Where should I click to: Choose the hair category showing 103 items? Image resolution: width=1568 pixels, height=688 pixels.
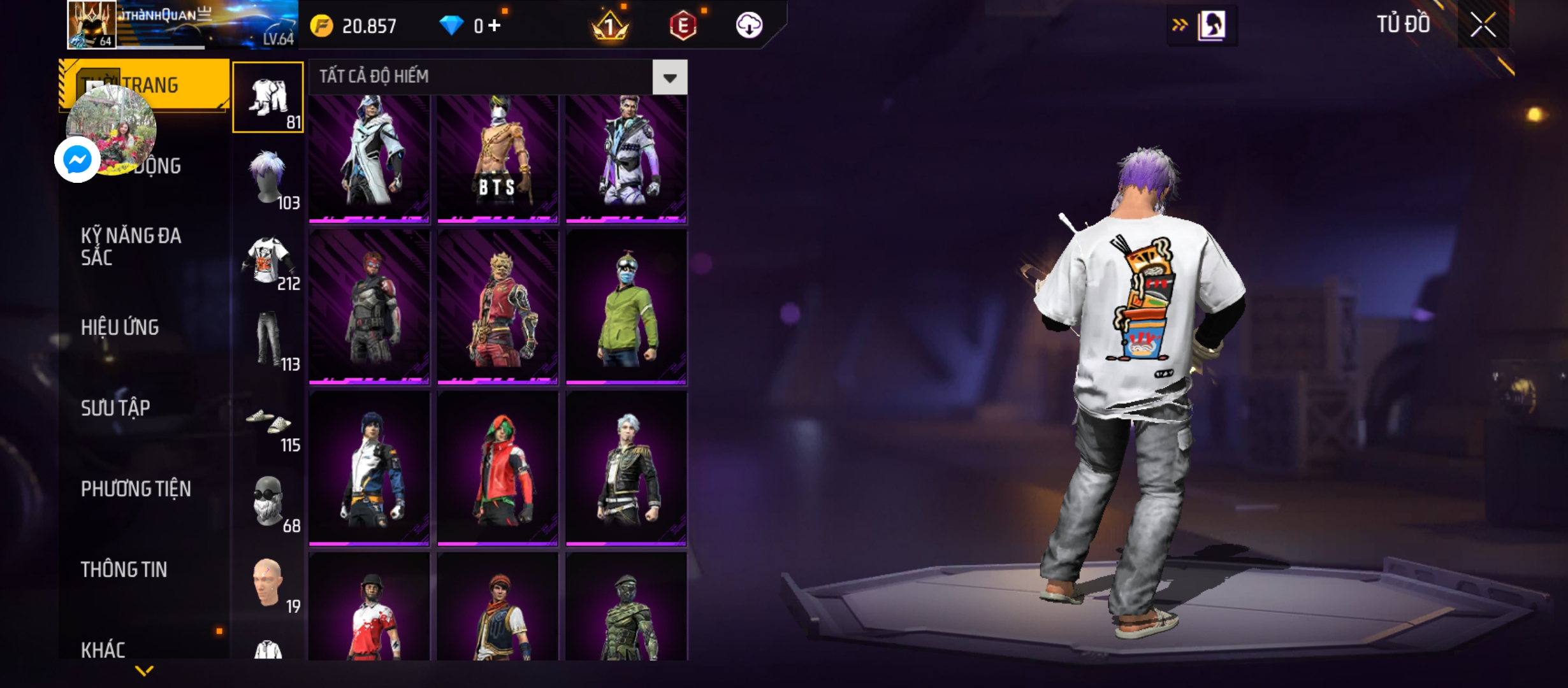tap(268, 178)
